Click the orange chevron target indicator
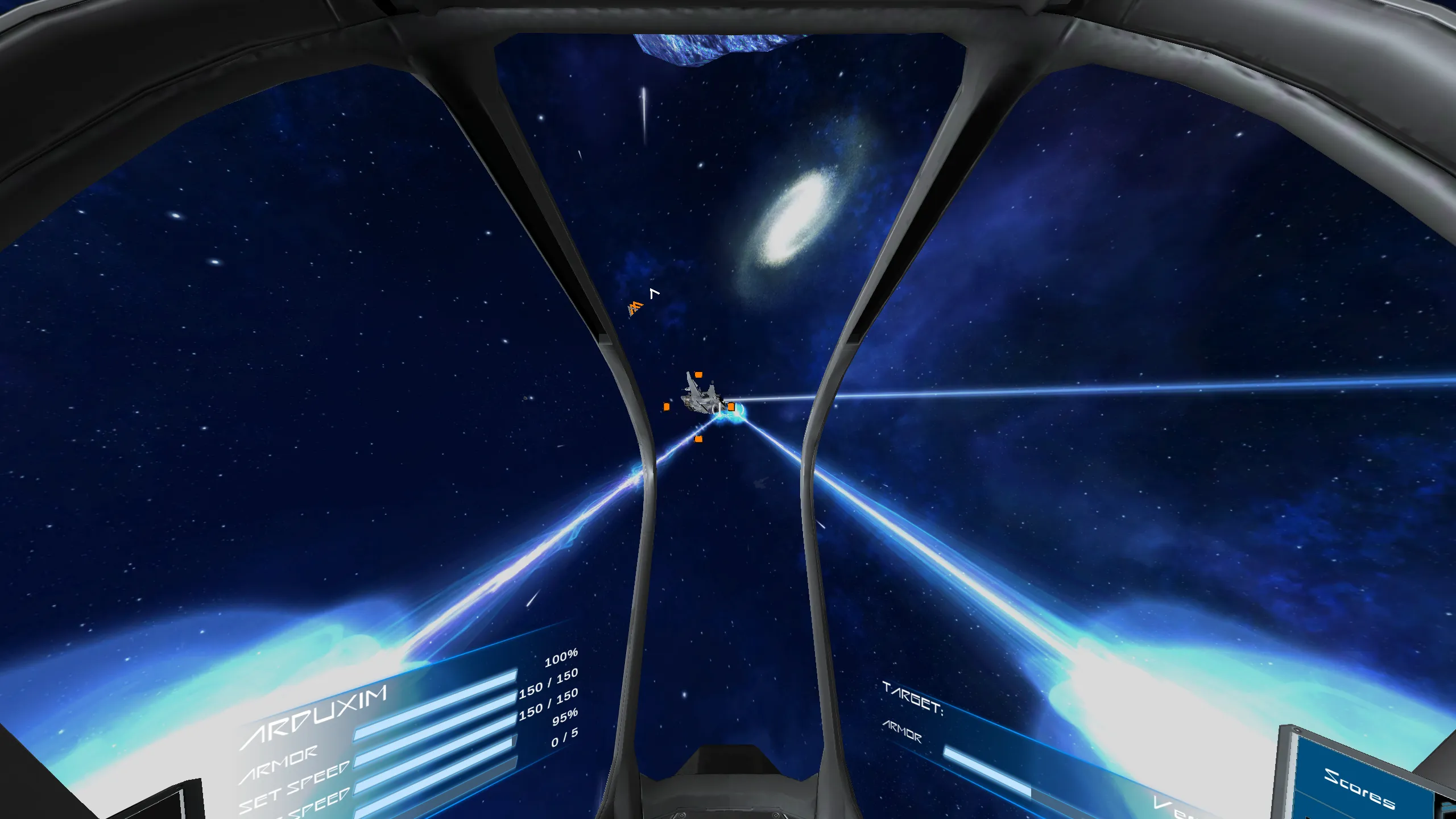Image resolution: width=1456 pixels, height=819 pixels. pyautogui.click(x=635, y=308)
